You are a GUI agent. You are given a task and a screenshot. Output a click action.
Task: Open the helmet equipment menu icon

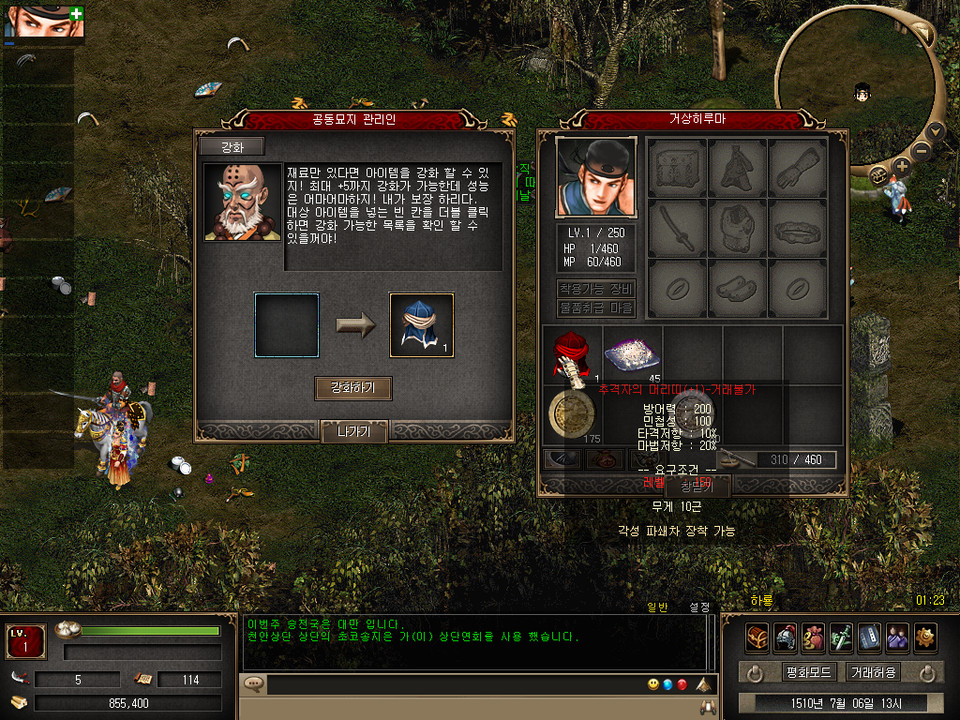785,636
